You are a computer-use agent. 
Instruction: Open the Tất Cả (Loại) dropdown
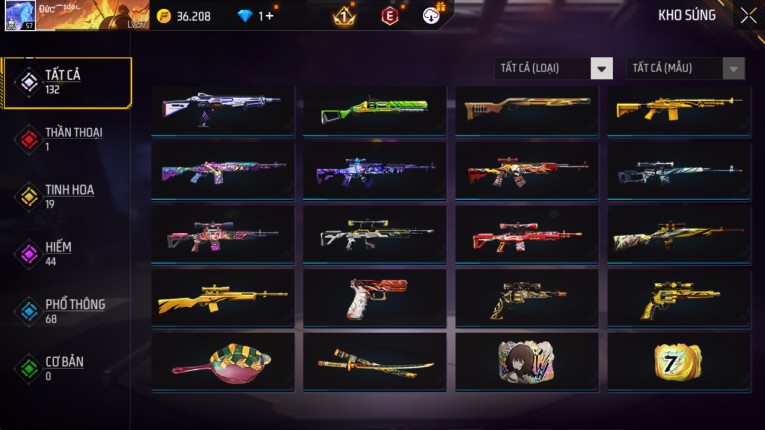(x=554, y=68)
